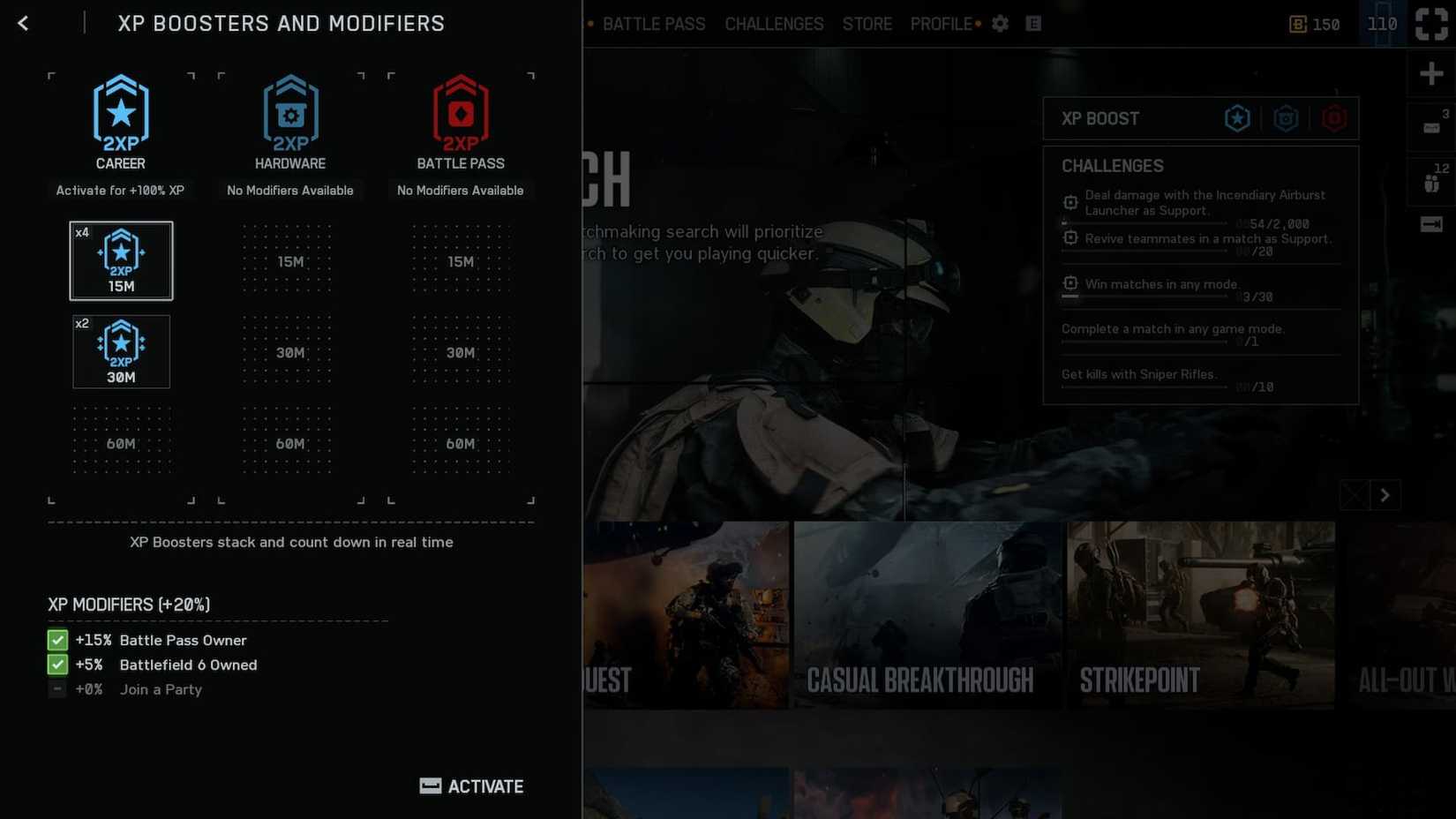Click the x2 30M Career booster
Viewport: 1456px width, 819px height.
121,351
